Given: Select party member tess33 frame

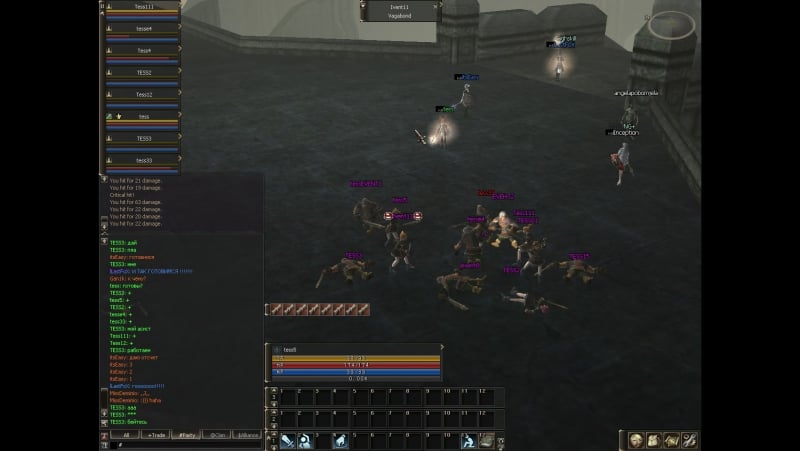Looking at the screenshot, I should 143,162.
